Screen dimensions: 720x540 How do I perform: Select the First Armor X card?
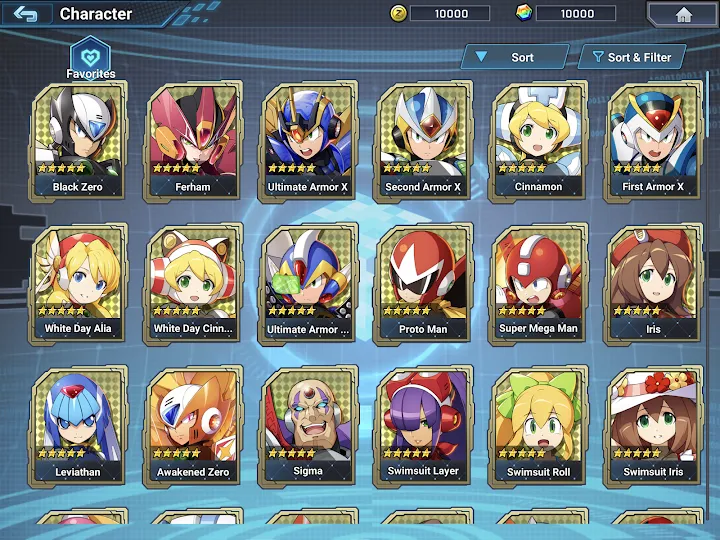tap(653, 140)
